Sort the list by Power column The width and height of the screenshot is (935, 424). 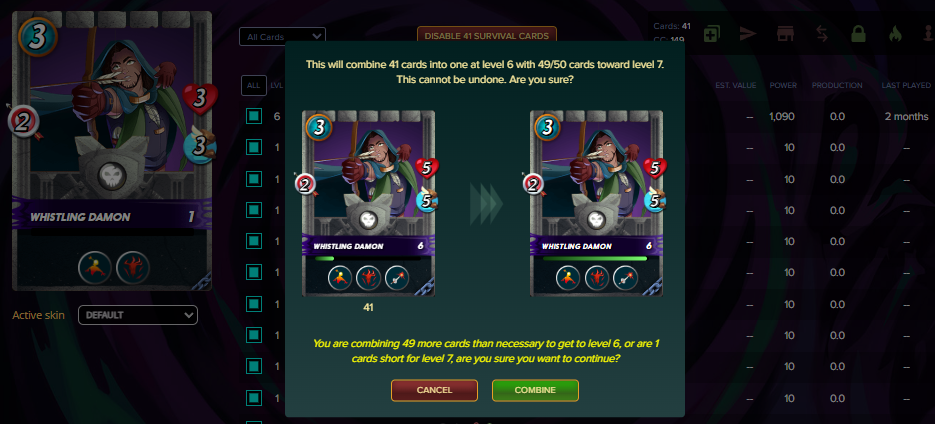coord(783,86)
